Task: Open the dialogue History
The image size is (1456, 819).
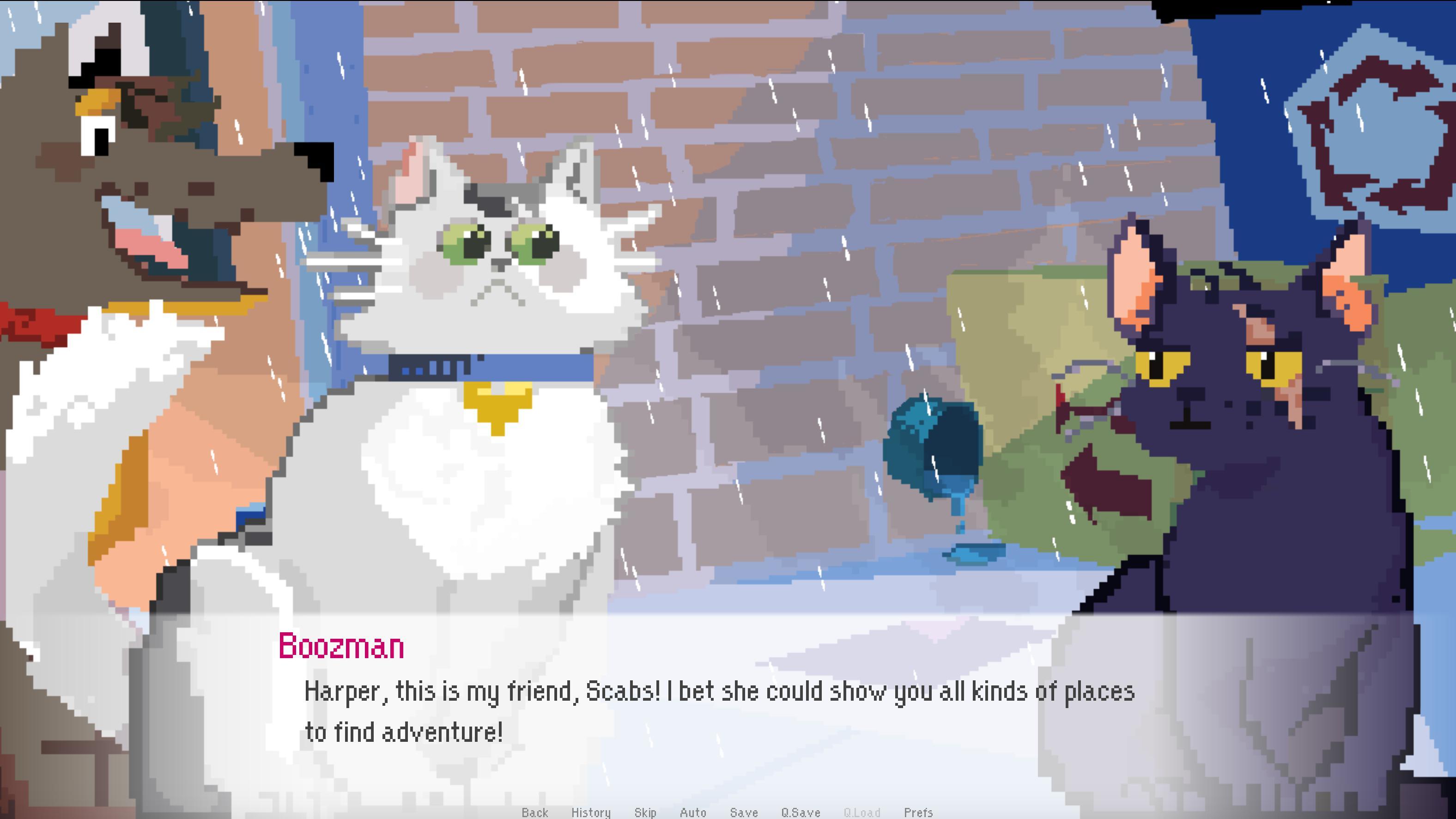Action: (591, 813)
